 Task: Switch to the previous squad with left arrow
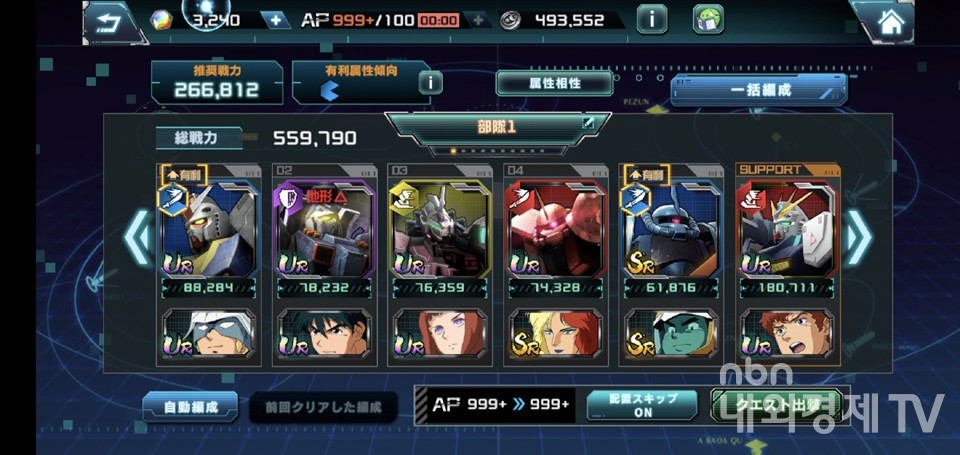(135, 240)
